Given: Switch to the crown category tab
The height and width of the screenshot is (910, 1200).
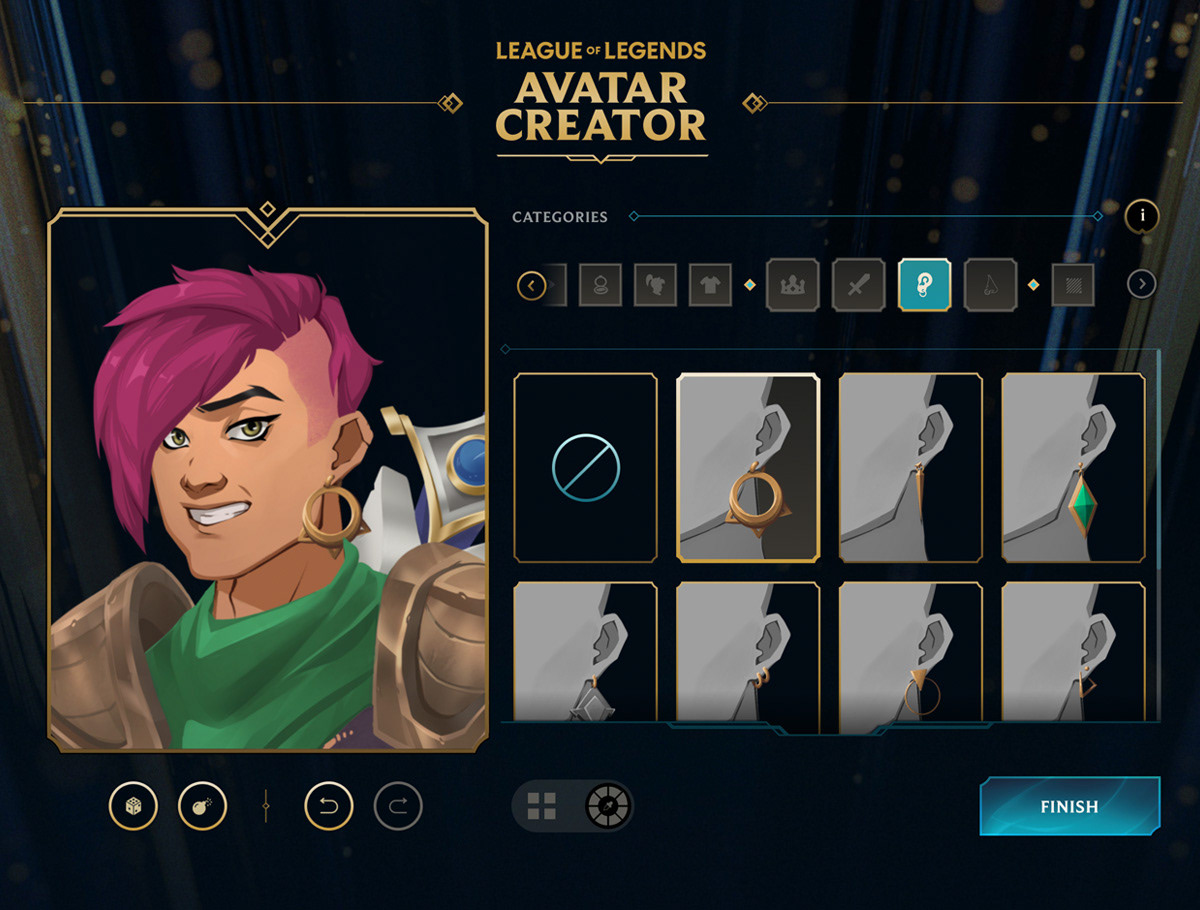Looking at the screenshot, I should click(792, 286).
